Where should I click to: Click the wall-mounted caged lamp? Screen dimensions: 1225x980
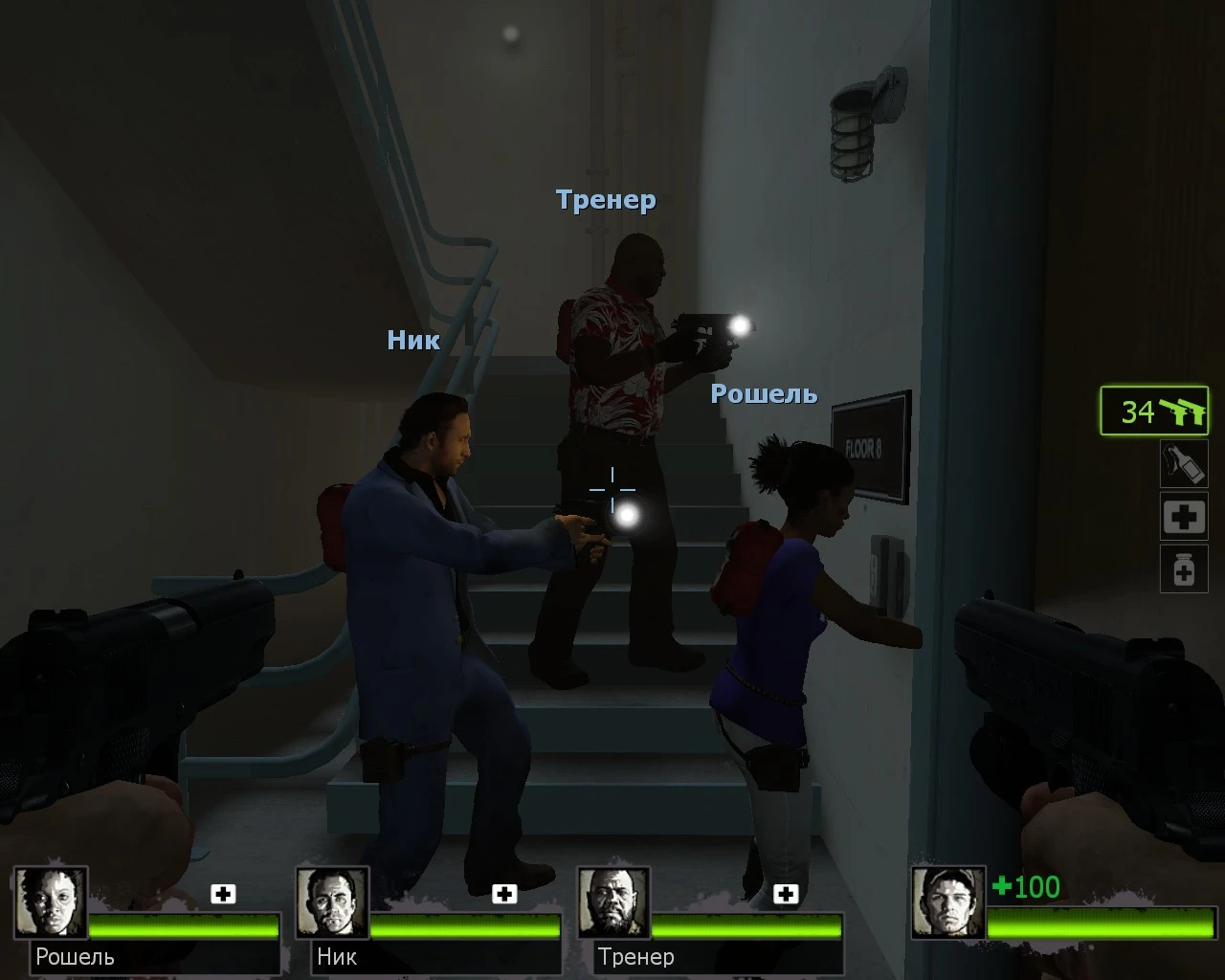[859, 122]
